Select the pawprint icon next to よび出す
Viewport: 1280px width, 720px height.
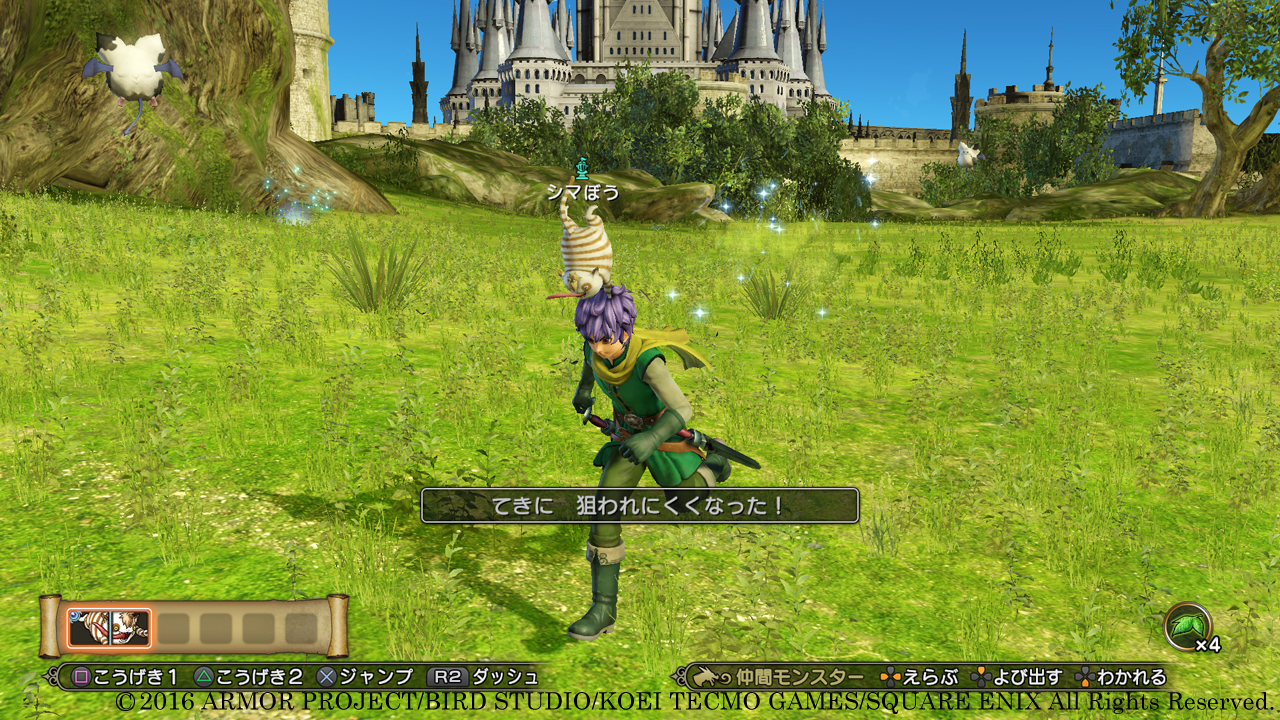(x=980, y=677)
